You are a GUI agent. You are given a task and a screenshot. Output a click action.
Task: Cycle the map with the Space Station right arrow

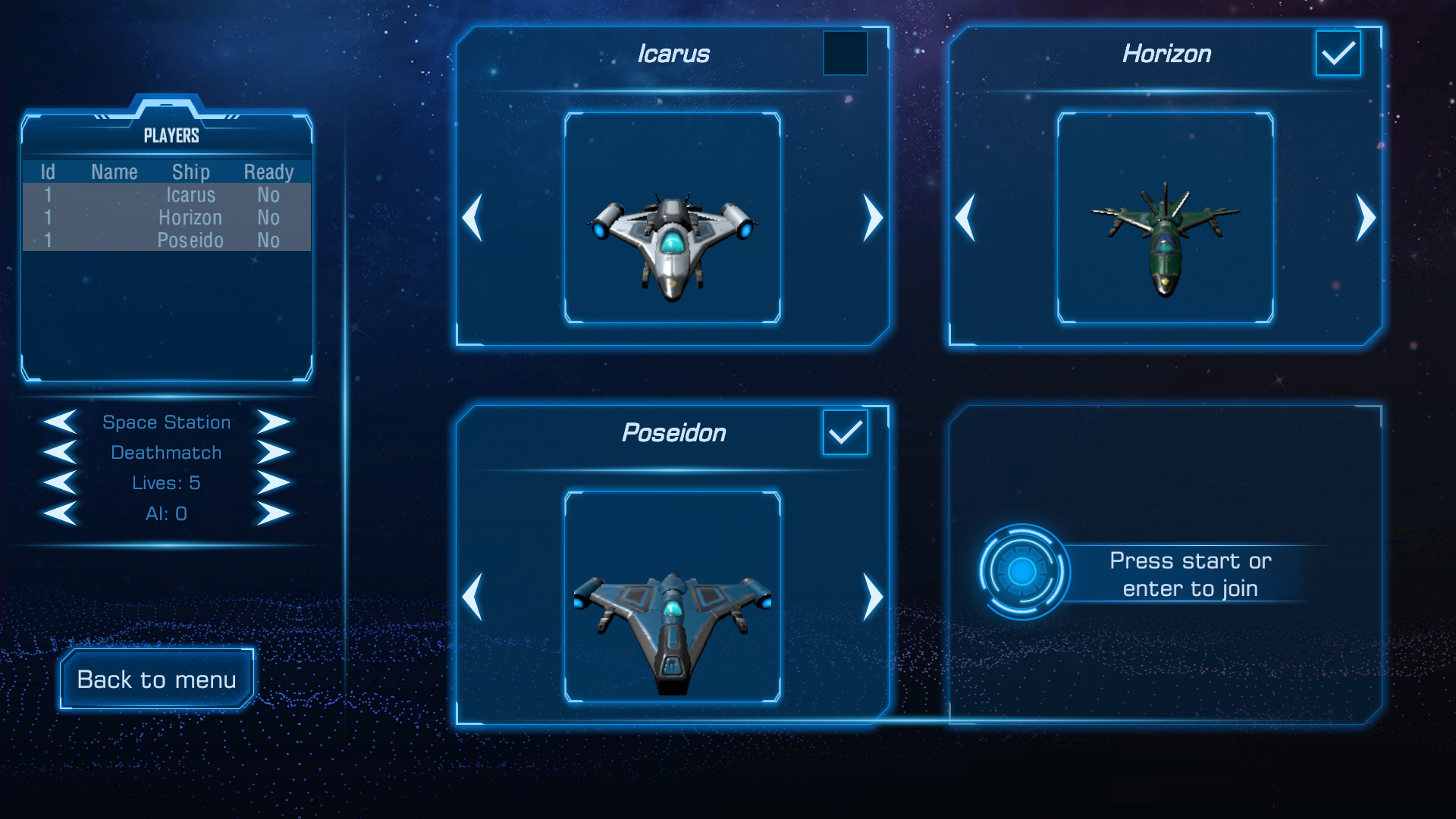(272, 422)
